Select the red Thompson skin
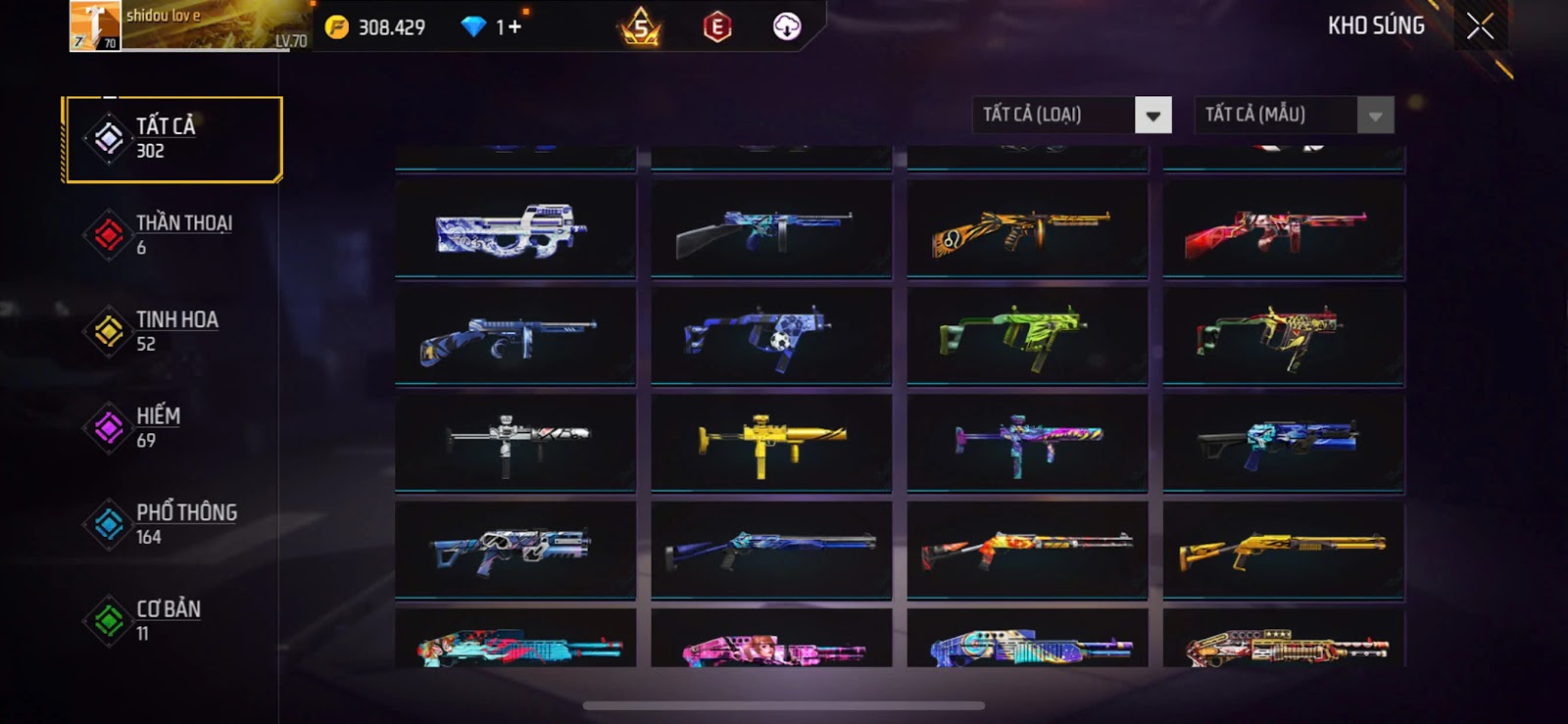The height and width of the screenshot is (724, 1568). pyautogui.click(x=1283, y=231)
